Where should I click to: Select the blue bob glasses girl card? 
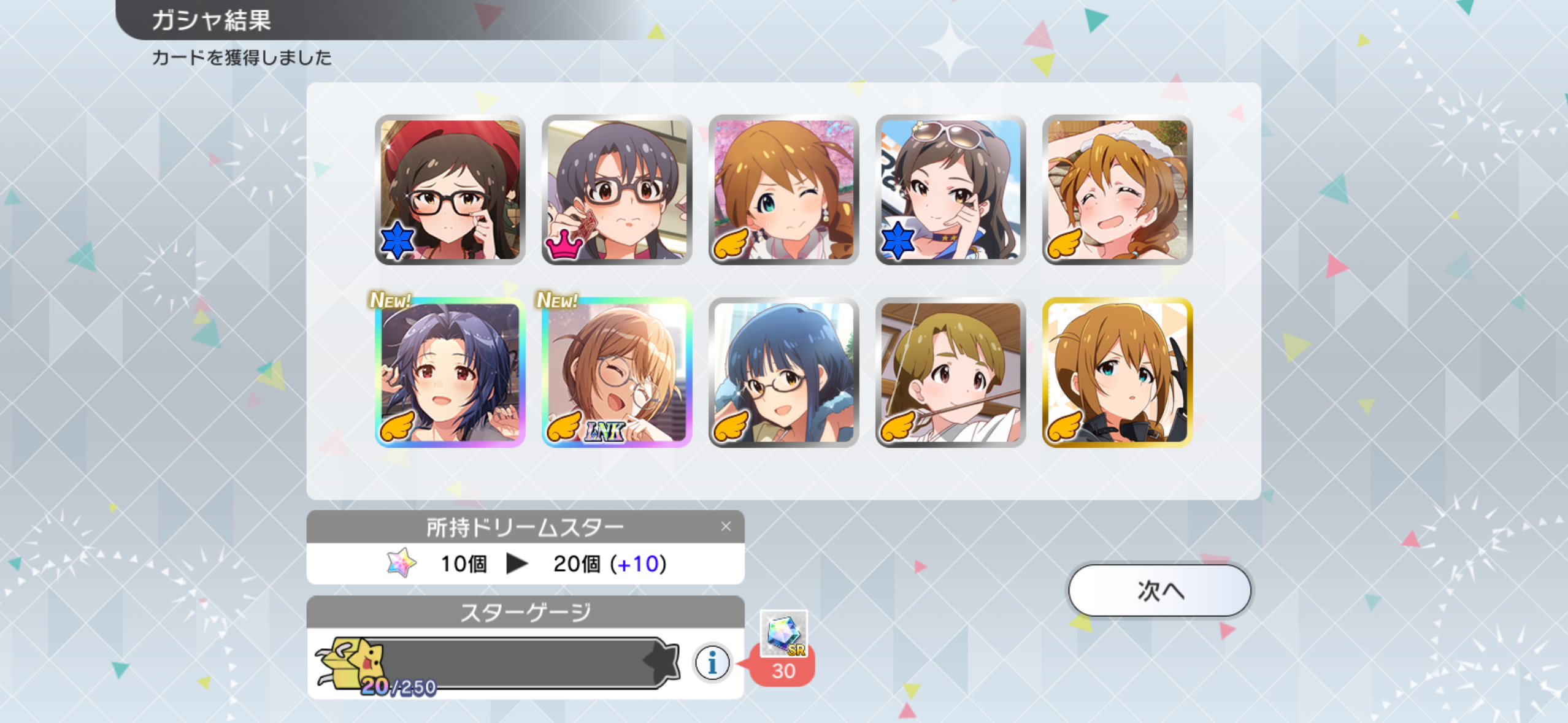tap(784, 372)
